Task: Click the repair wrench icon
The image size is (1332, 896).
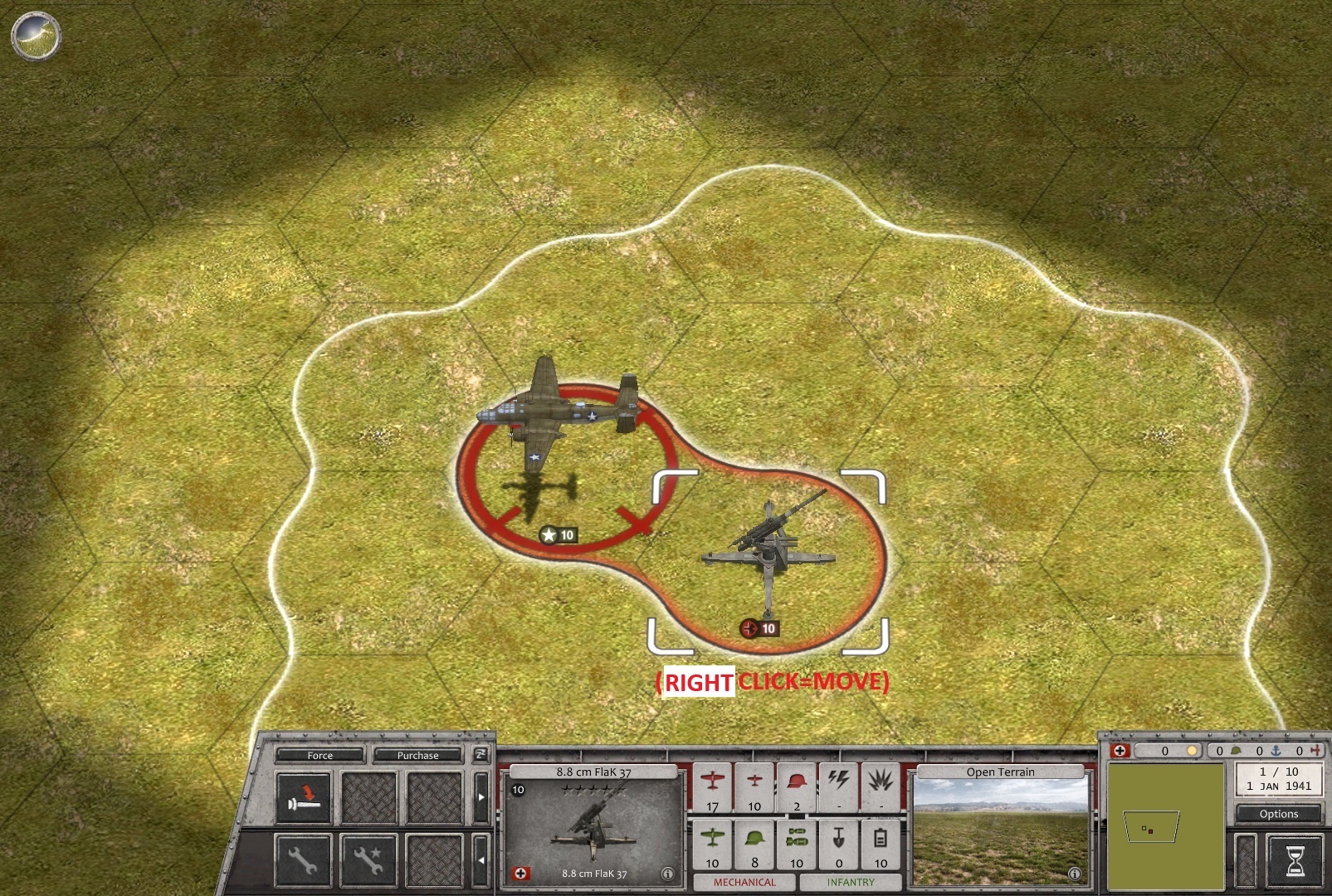Action: pyautogui.click(x=304, y=861)
